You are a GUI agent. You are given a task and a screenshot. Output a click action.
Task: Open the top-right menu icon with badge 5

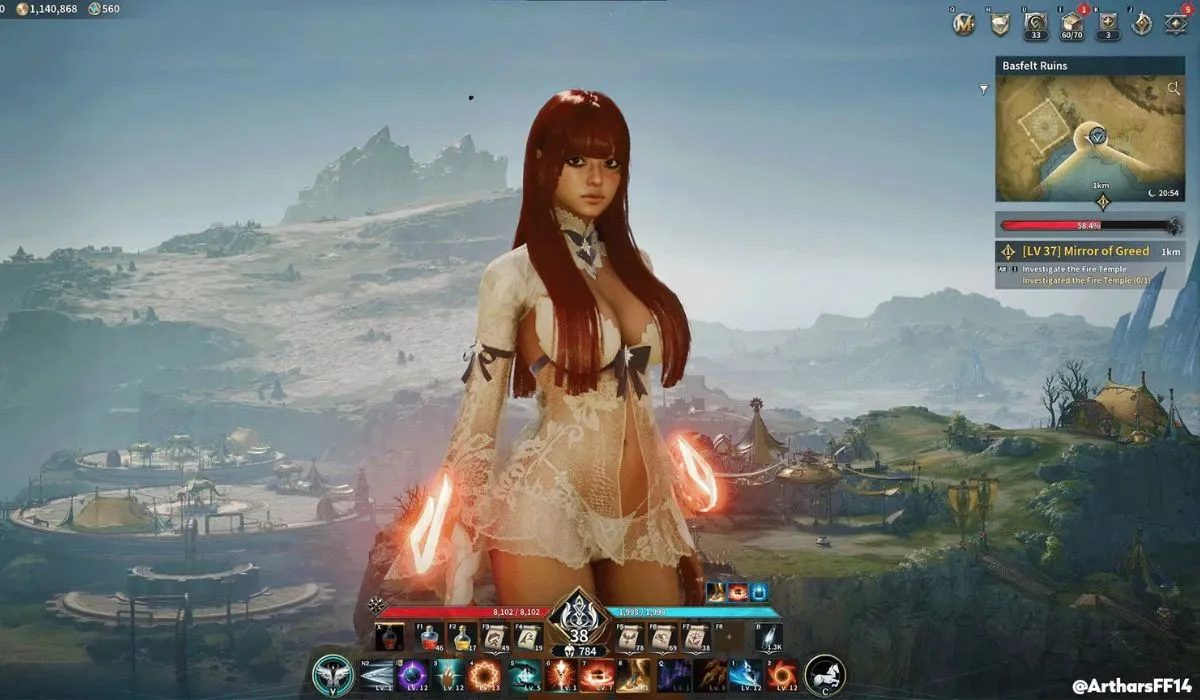click(x=1177, y=24)
